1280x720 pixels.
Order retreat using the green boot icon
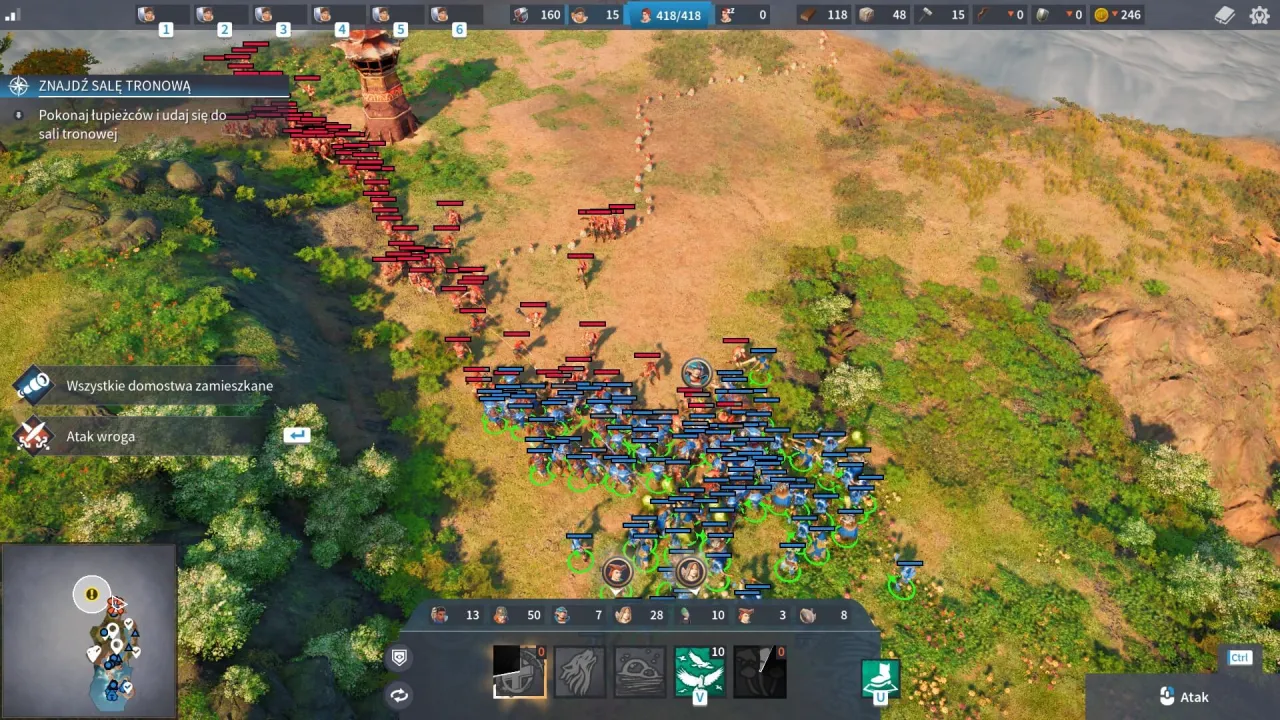tap(880, 675)
